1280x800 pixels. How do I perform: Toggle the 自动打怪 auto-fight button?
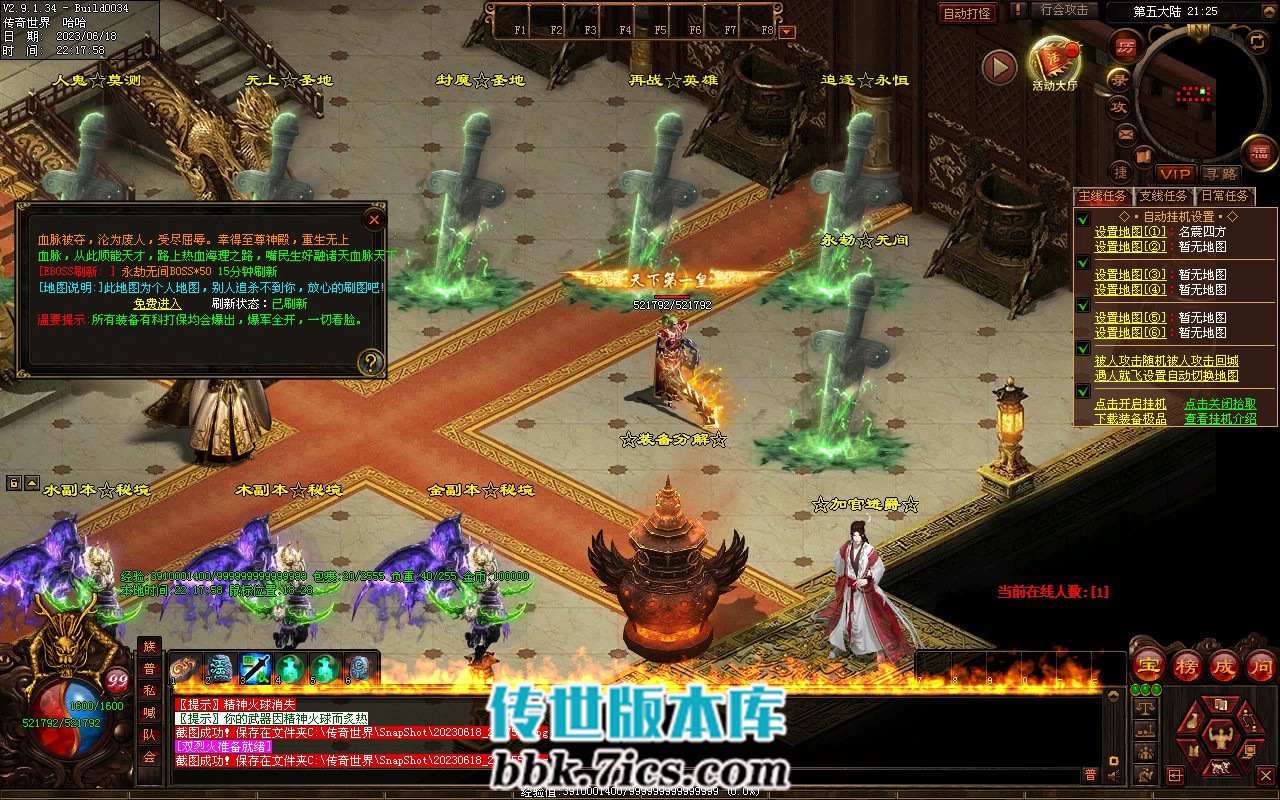click(x=967, y=13)
